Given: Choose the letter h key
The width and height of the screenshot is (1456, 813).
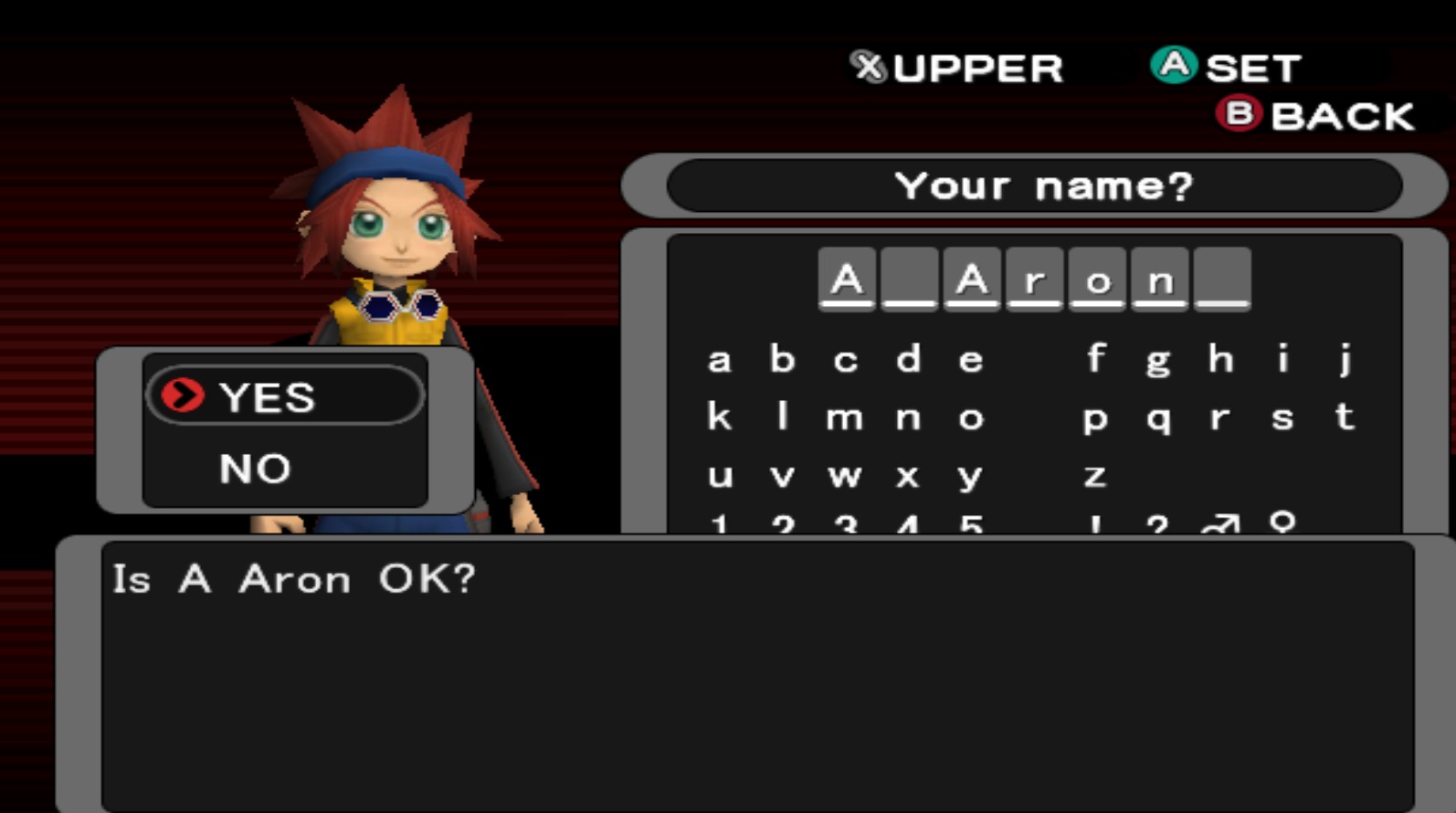Looking at the screenshot, I should (1220, 359).
